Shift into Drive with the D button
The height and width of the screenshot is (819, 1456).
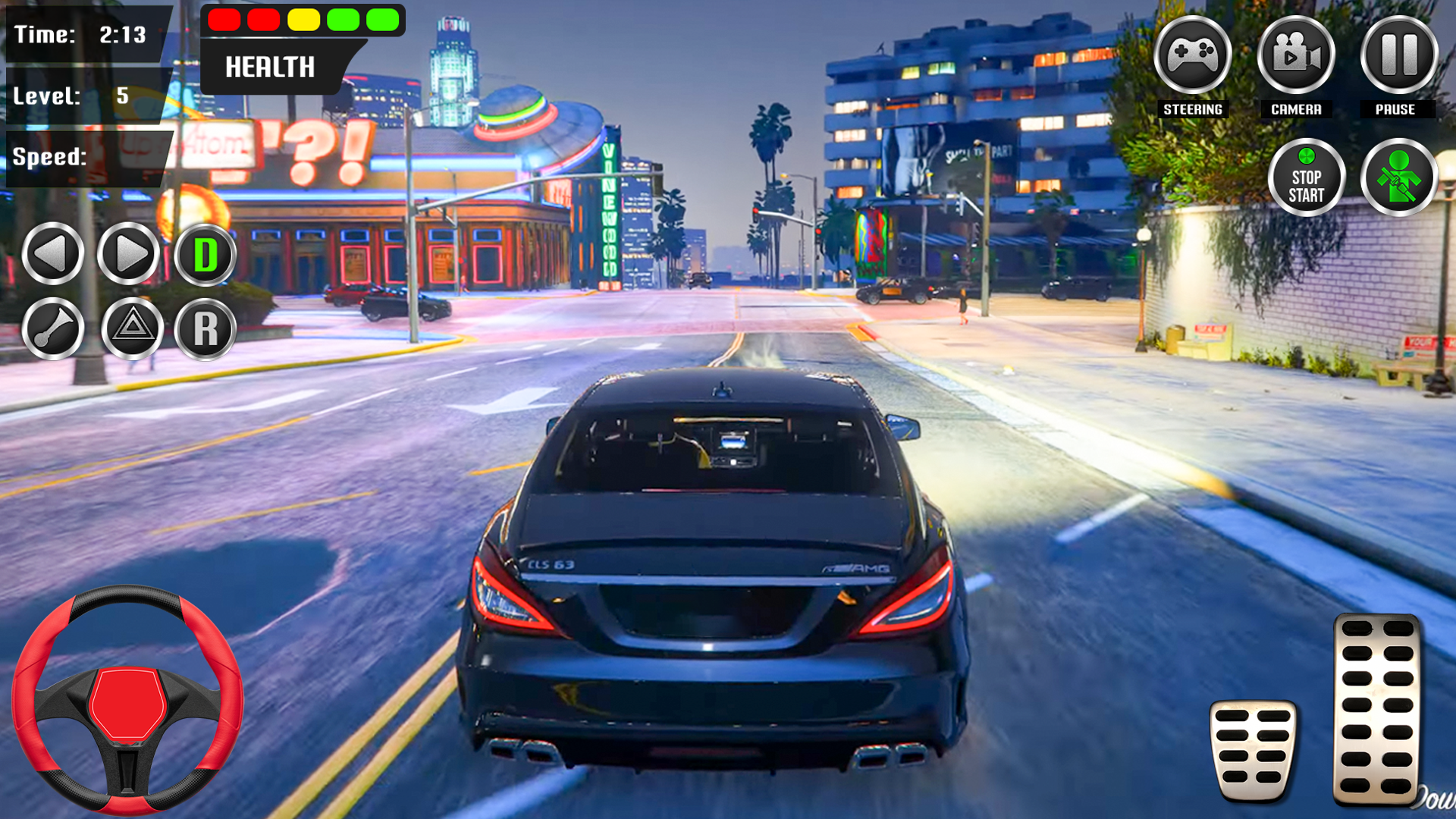tap(205, 255)
